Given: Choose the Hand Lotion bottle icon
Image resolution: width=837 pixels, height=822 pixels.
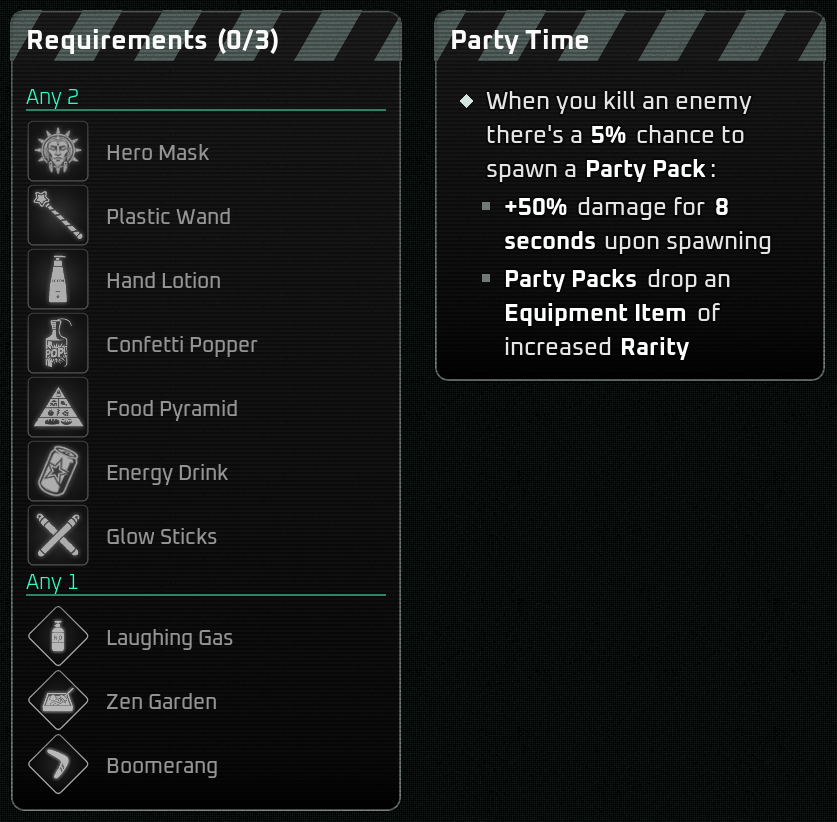Looking at the screenshot, I should tap(58, 280).
